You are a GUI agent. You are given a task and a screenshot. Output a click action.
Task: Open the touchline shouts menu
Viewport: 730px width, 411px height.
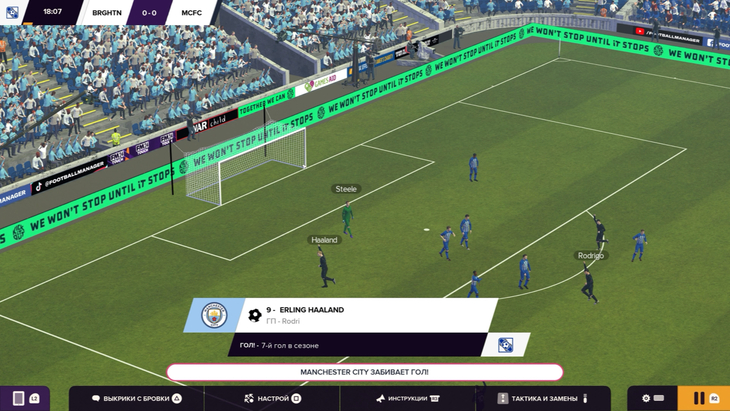(135, 398)
